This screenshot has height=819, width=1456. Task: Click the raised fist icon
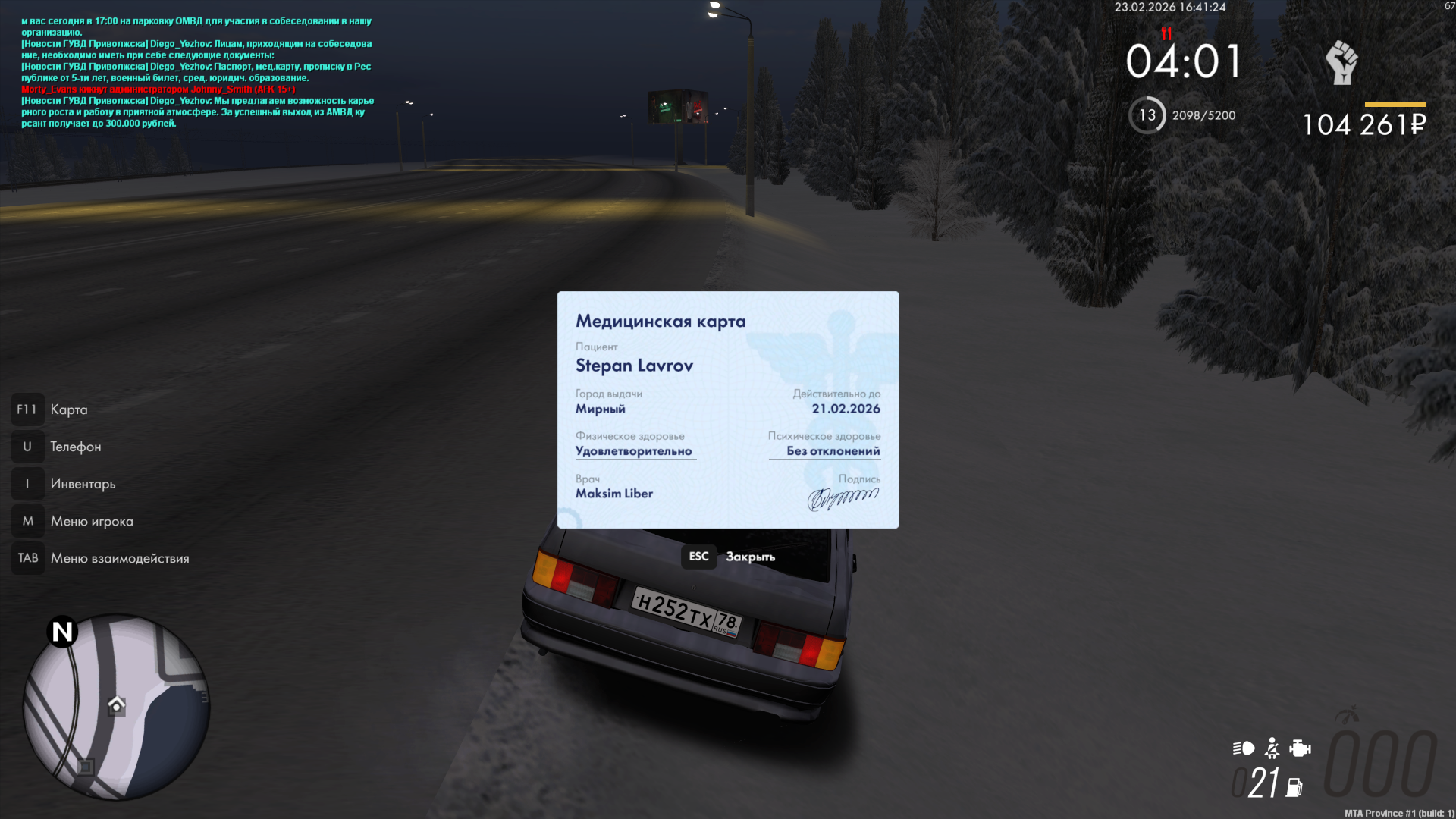pyautogui.click(x=1341, y=62)
